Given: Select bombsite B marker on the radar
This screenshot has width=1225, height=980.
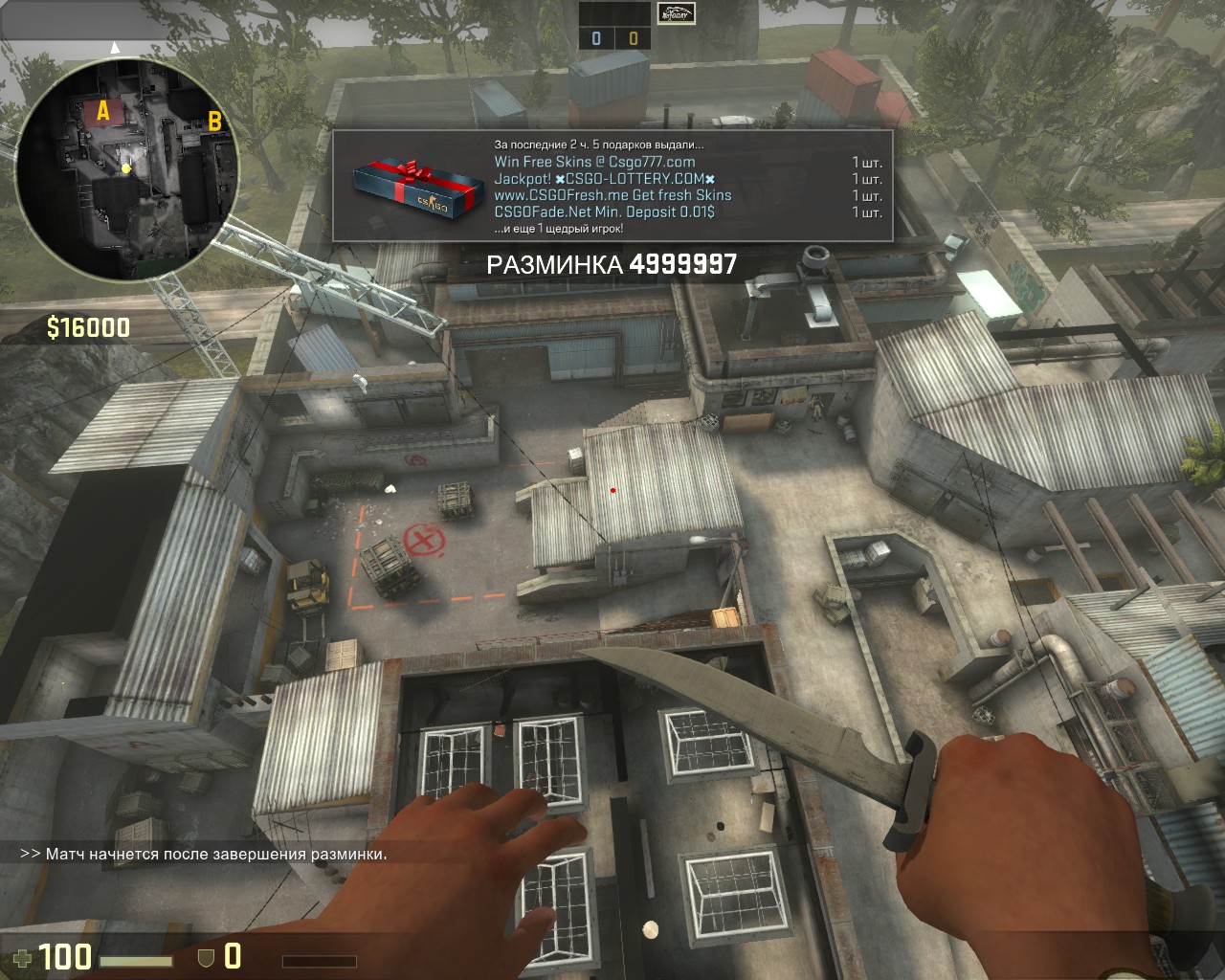Looking at the screenshot, I should click(x=214, y=122).
